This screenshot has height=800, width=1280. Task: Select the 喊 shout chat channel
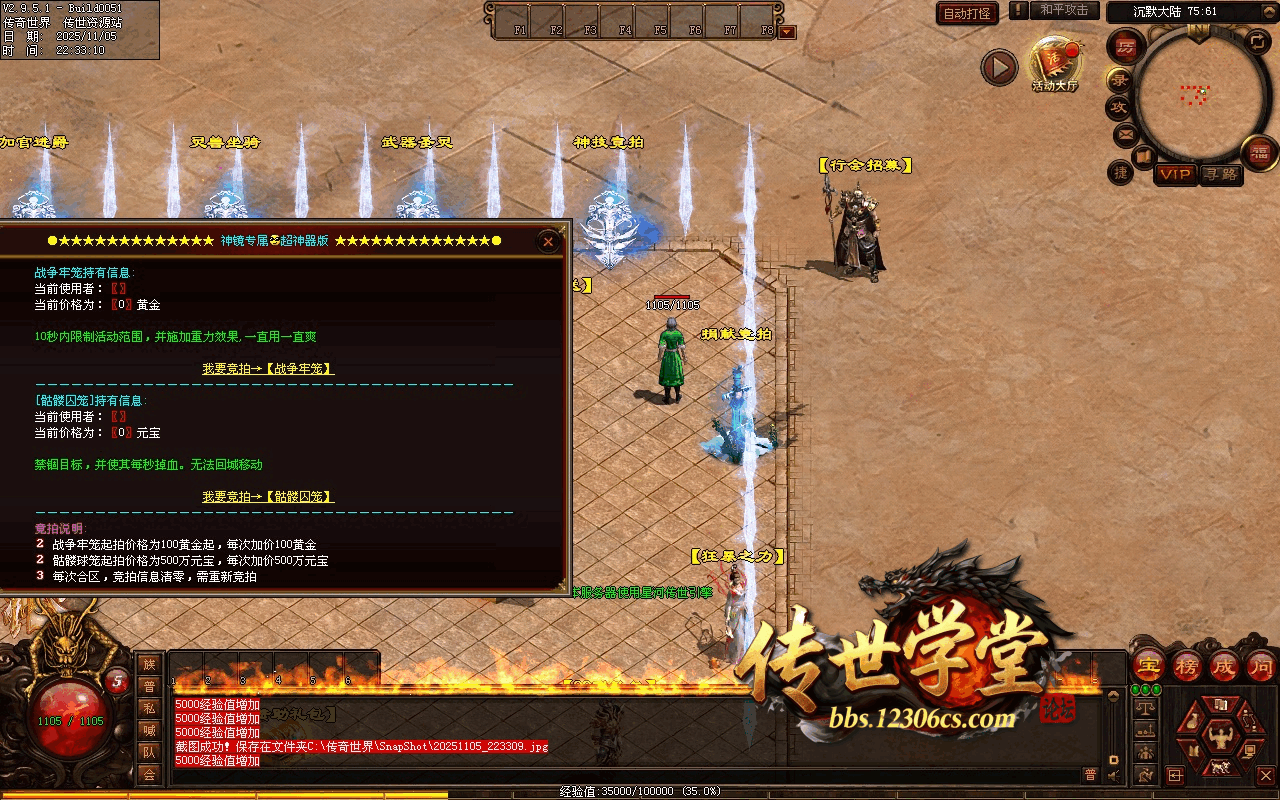[x=149, y=730]
